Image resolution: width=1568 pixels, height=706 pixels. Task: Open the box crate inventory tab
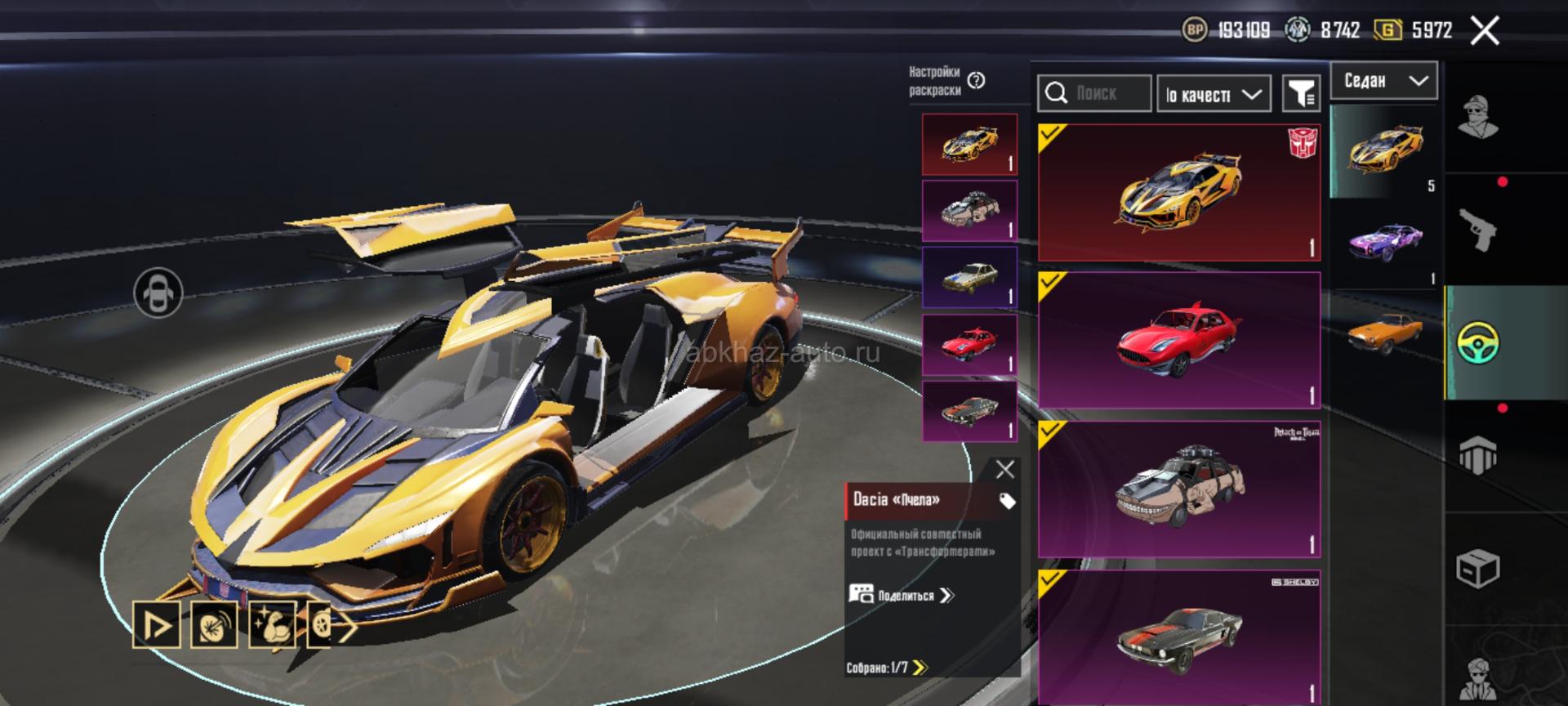pyautogui.click(x=1478, y=568)
